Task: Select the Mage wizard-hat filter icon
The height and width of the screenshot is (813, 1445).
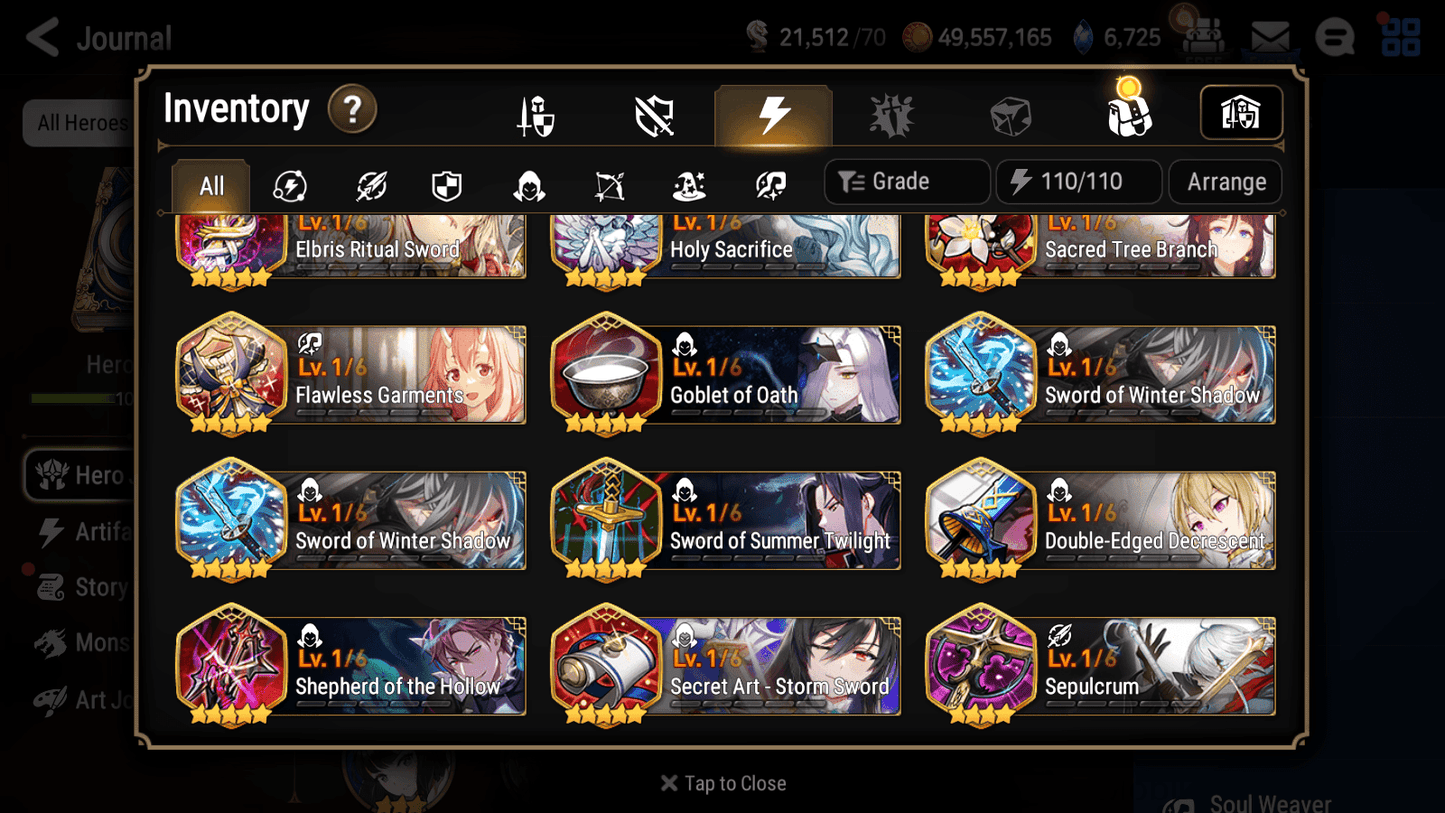Action: point(690,185)
